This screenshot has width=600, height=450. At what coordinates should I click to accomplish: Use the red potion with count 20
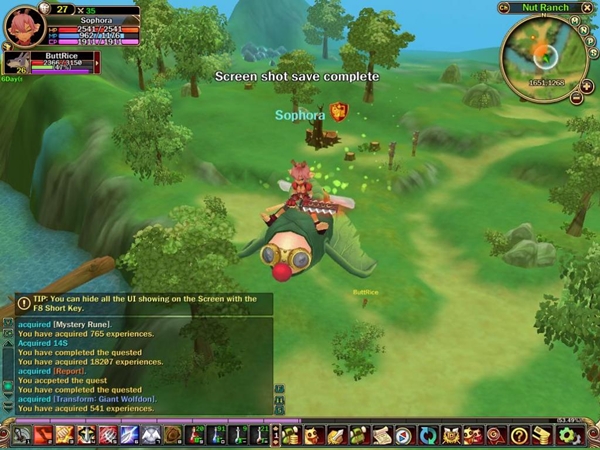(x=195, y=435)
